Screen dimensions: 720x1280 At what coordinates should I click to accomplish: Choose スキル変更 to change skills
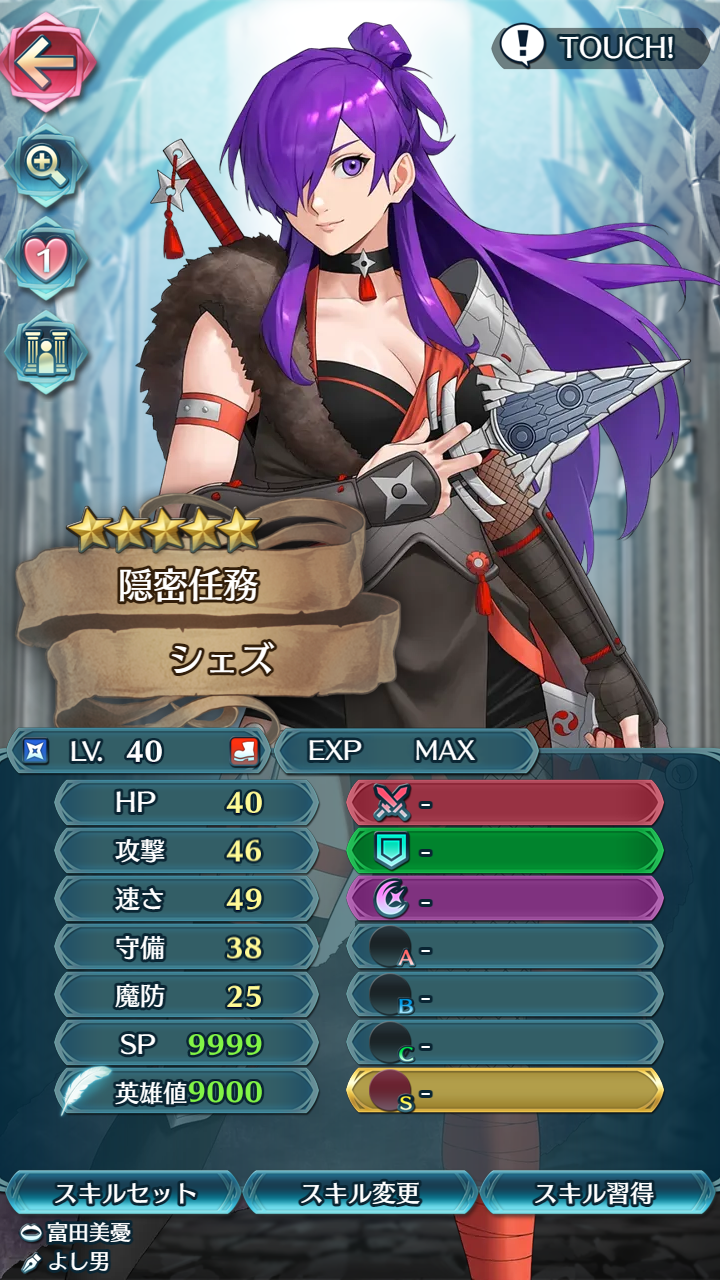(360, 1193)
